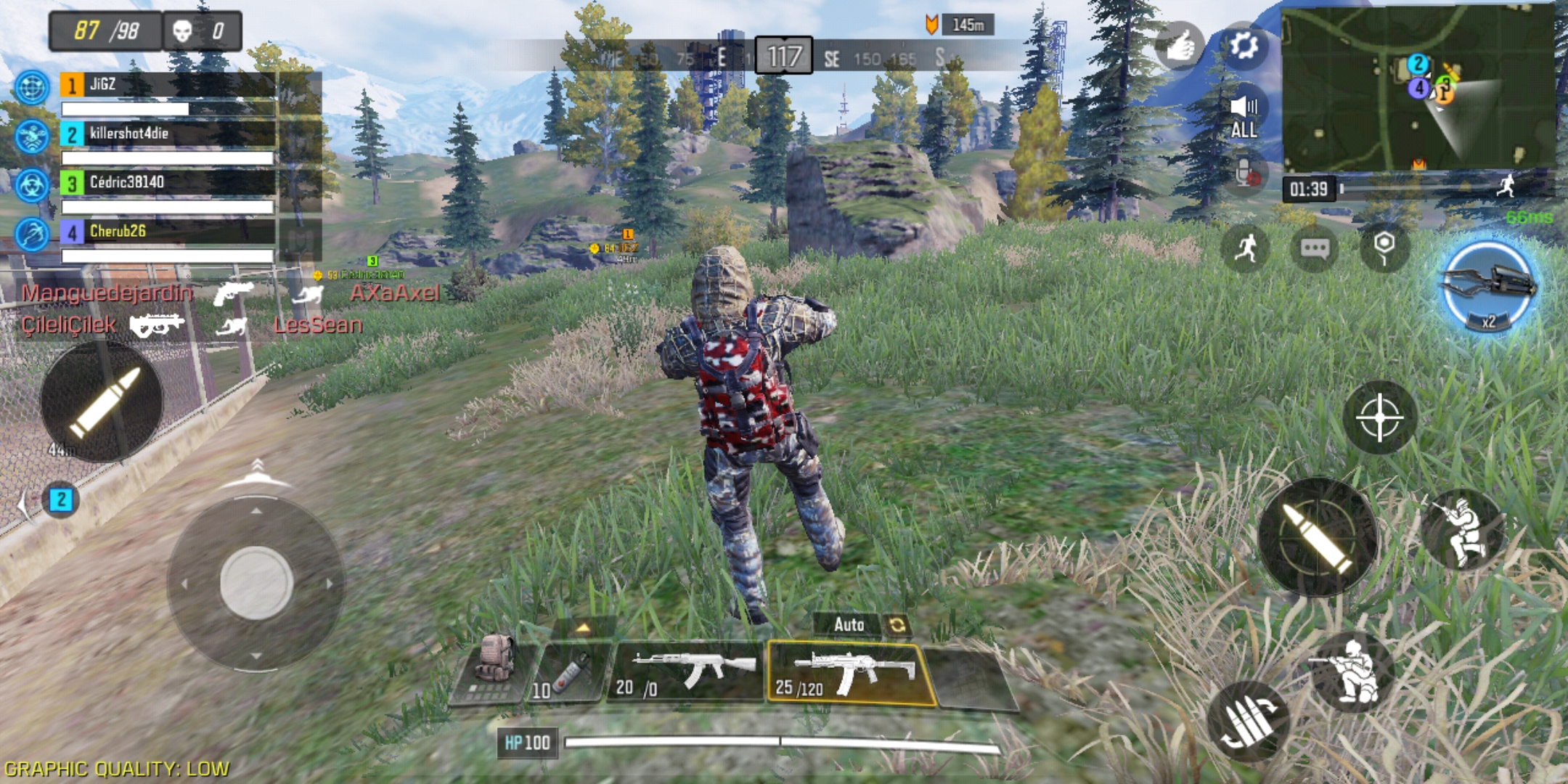The height and width of the screenshot is (784, 1568).
Task: Switch fire mode from Auto
Action: [x=896, y=625]
